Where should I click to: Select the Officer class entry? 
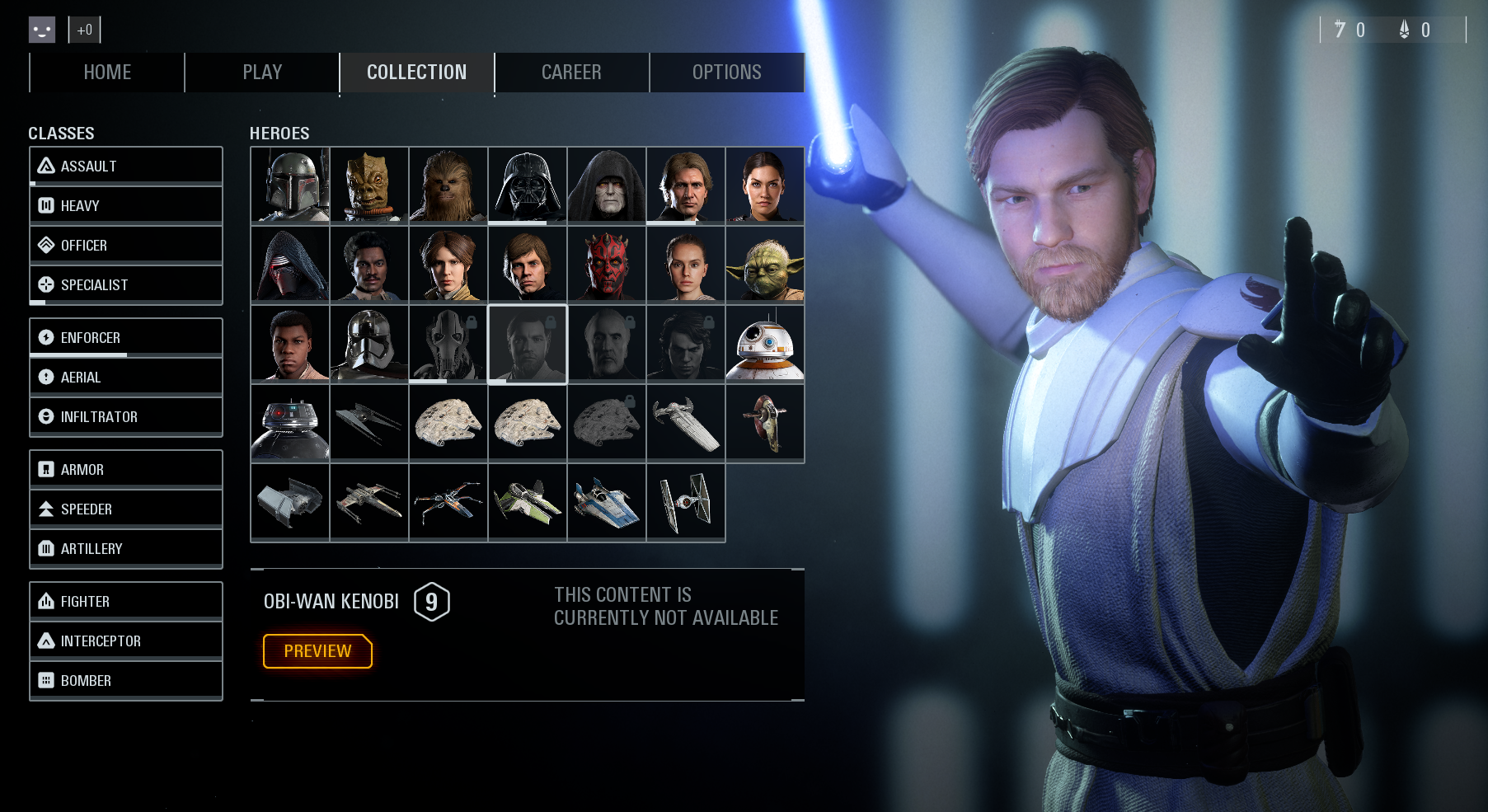(x=126, y=245)
